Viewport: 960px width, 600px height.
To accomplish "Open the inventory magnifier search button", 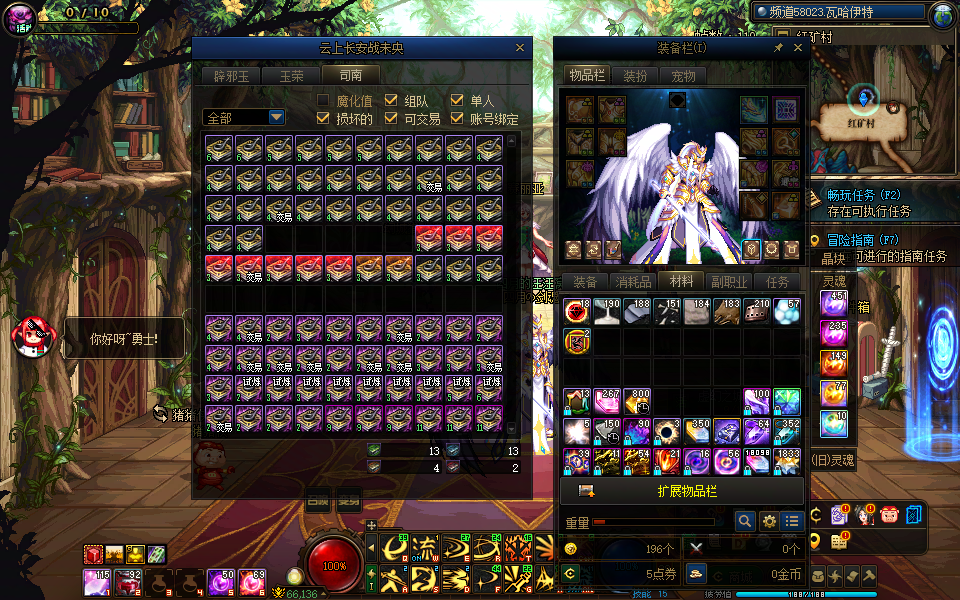I will (x=744, y=521).
